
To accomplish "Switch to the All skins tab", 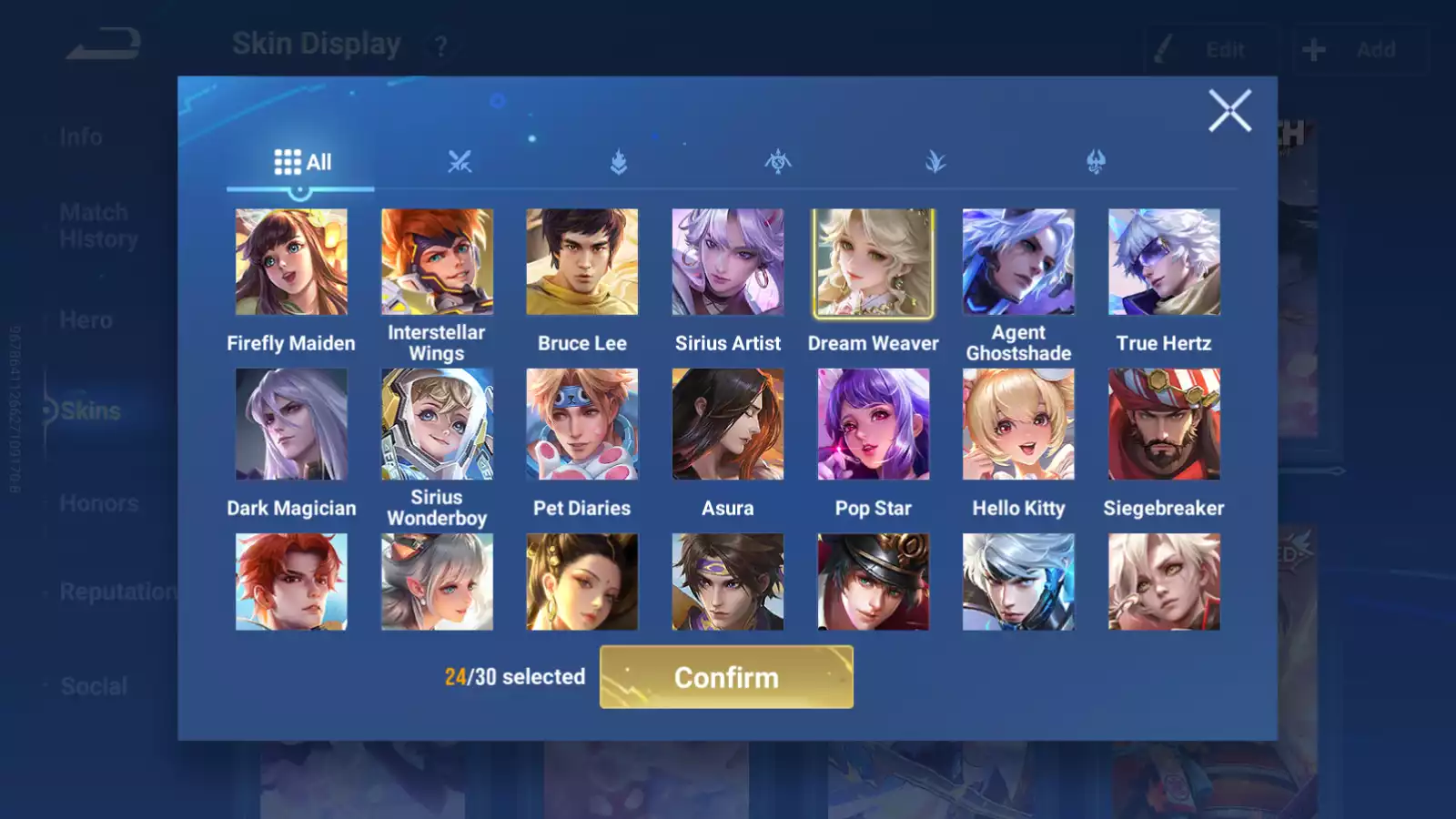I will click(302, 162).
